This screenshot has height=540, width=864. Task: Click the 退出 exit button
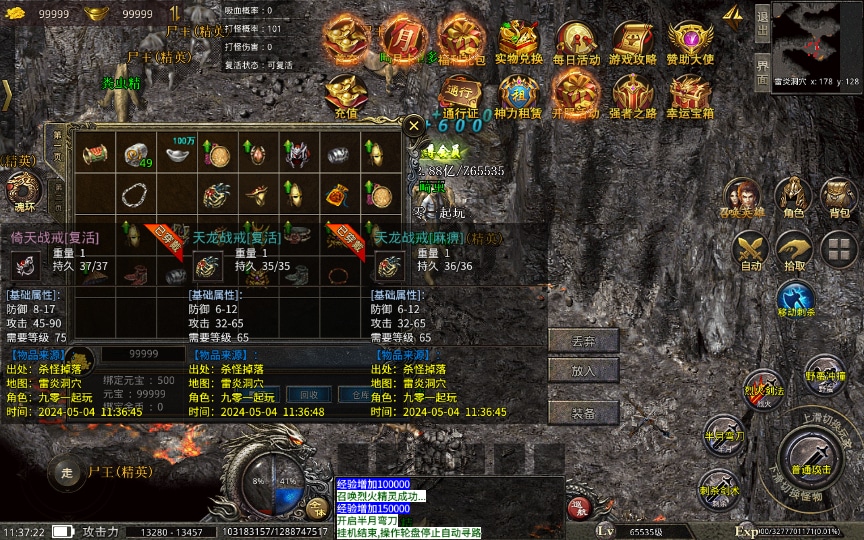pos(762,18)
